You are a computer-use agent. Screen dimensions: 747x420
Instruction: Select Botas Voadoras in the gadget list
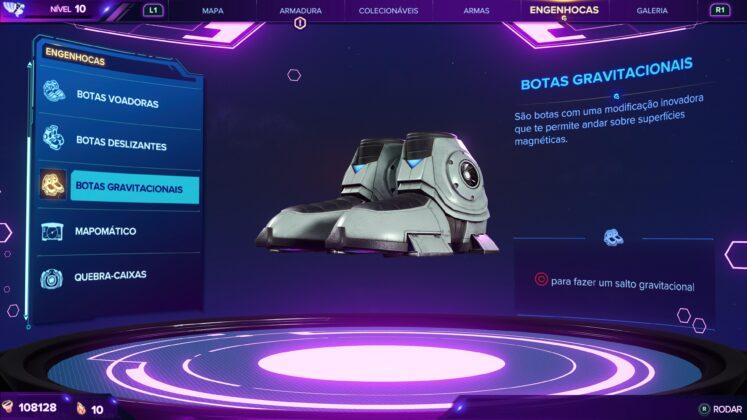click(117, 103)
